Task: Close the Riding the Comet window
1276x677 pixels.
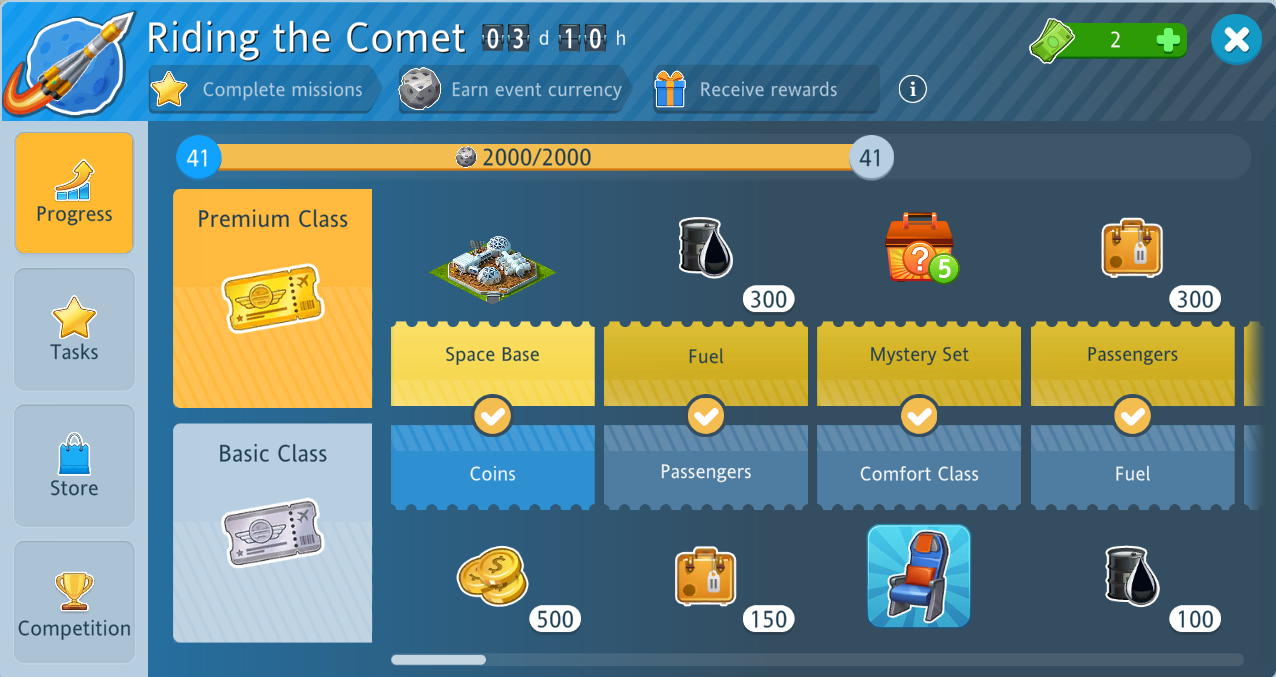Action: click(x=1236, y=40)
